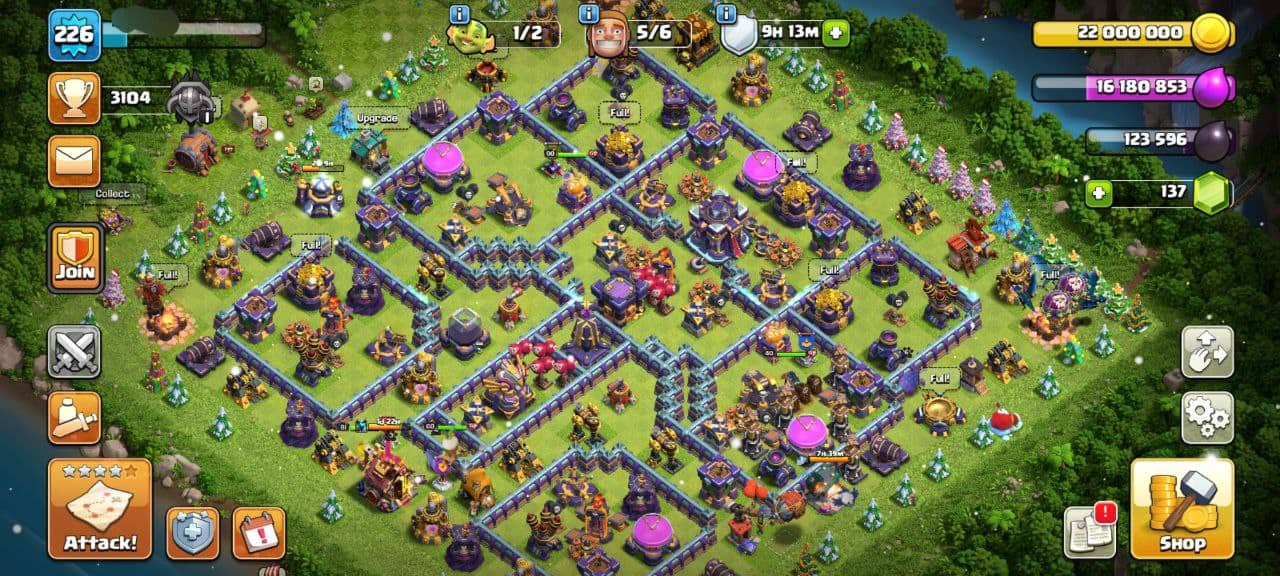Viewport: 1280px width, 576px height.
Task: Open player profile via level 226 badge
Action: (75, 36)
